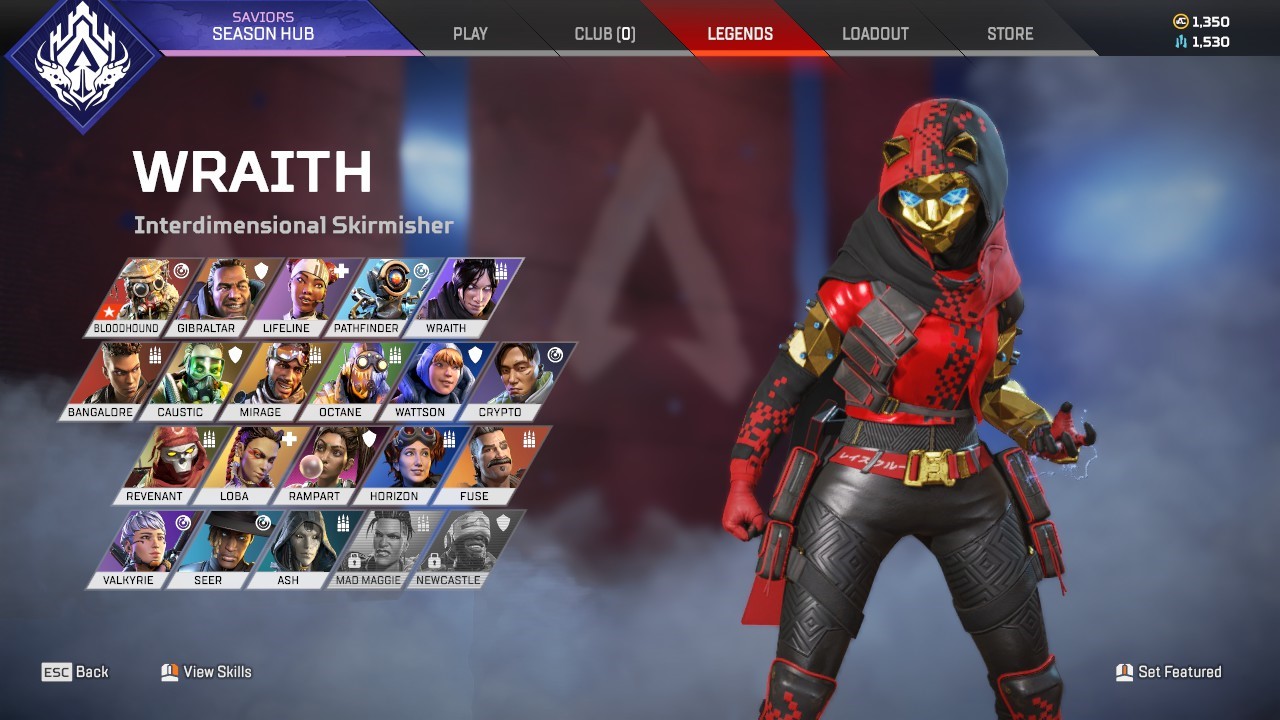Click the View Skills button
Screen dimensions: 1280x720
(205, 672)
